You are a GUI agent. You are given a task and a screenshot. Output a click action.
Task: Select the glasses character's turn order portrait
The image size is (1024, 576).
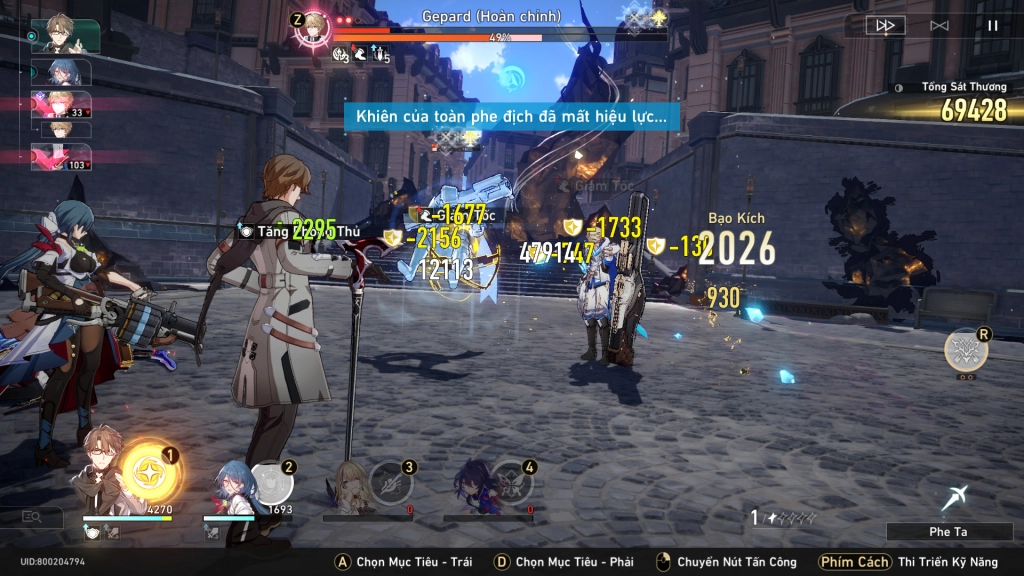[x=66, y=35]
